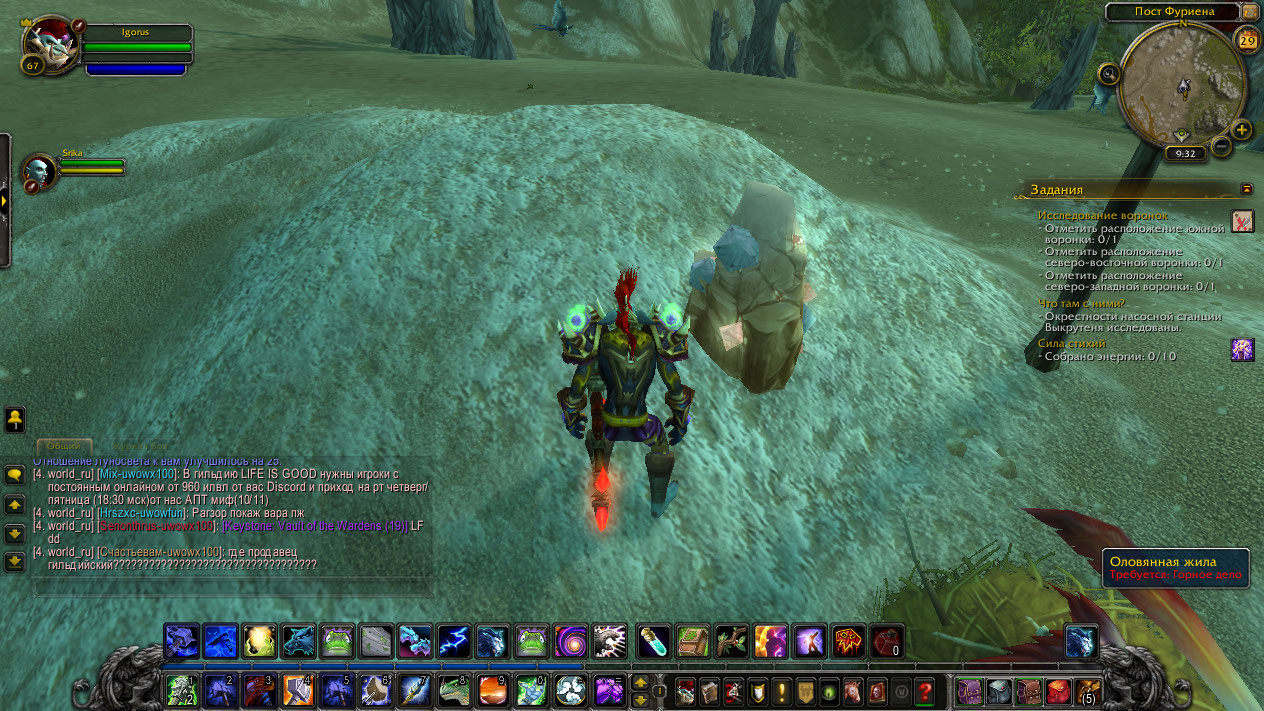Open the red backpack bag slot
The image size is (1264, 711).
point(1058,691)
